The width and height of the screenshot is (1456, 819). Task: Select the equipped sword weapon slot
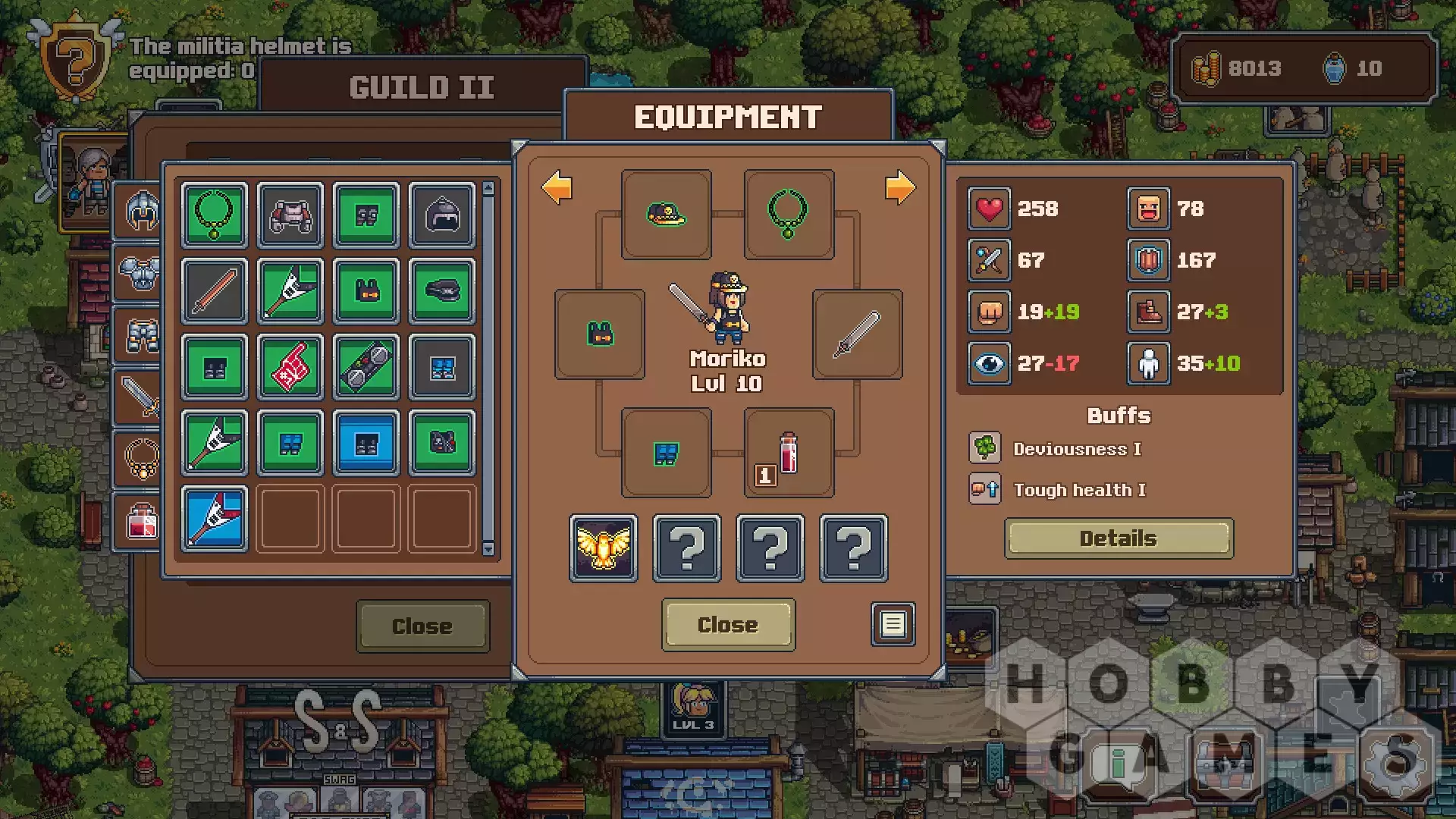tap(857, 334)
